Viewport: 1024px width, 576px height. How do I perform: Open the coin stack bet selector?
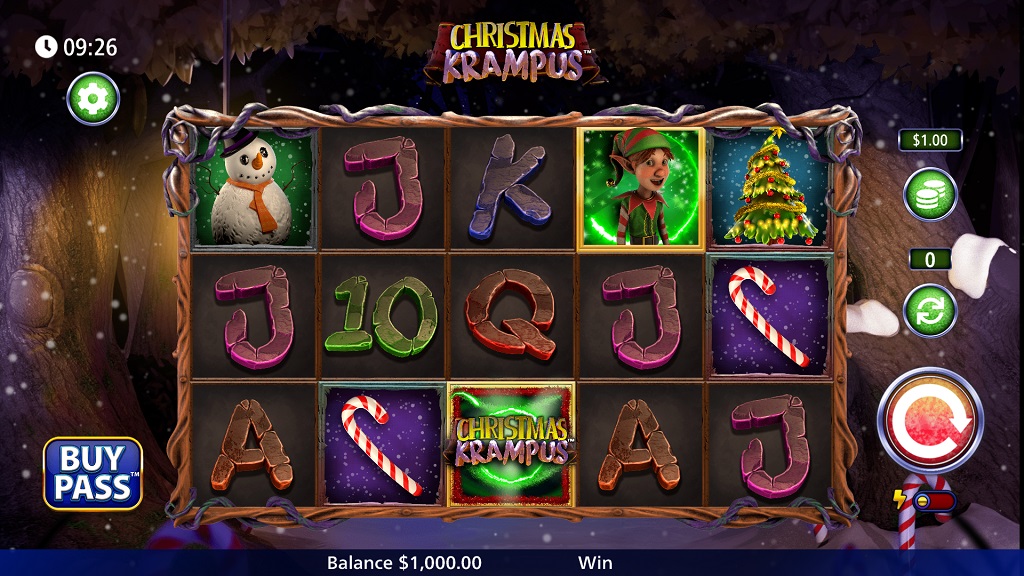(x=930, y=194)
